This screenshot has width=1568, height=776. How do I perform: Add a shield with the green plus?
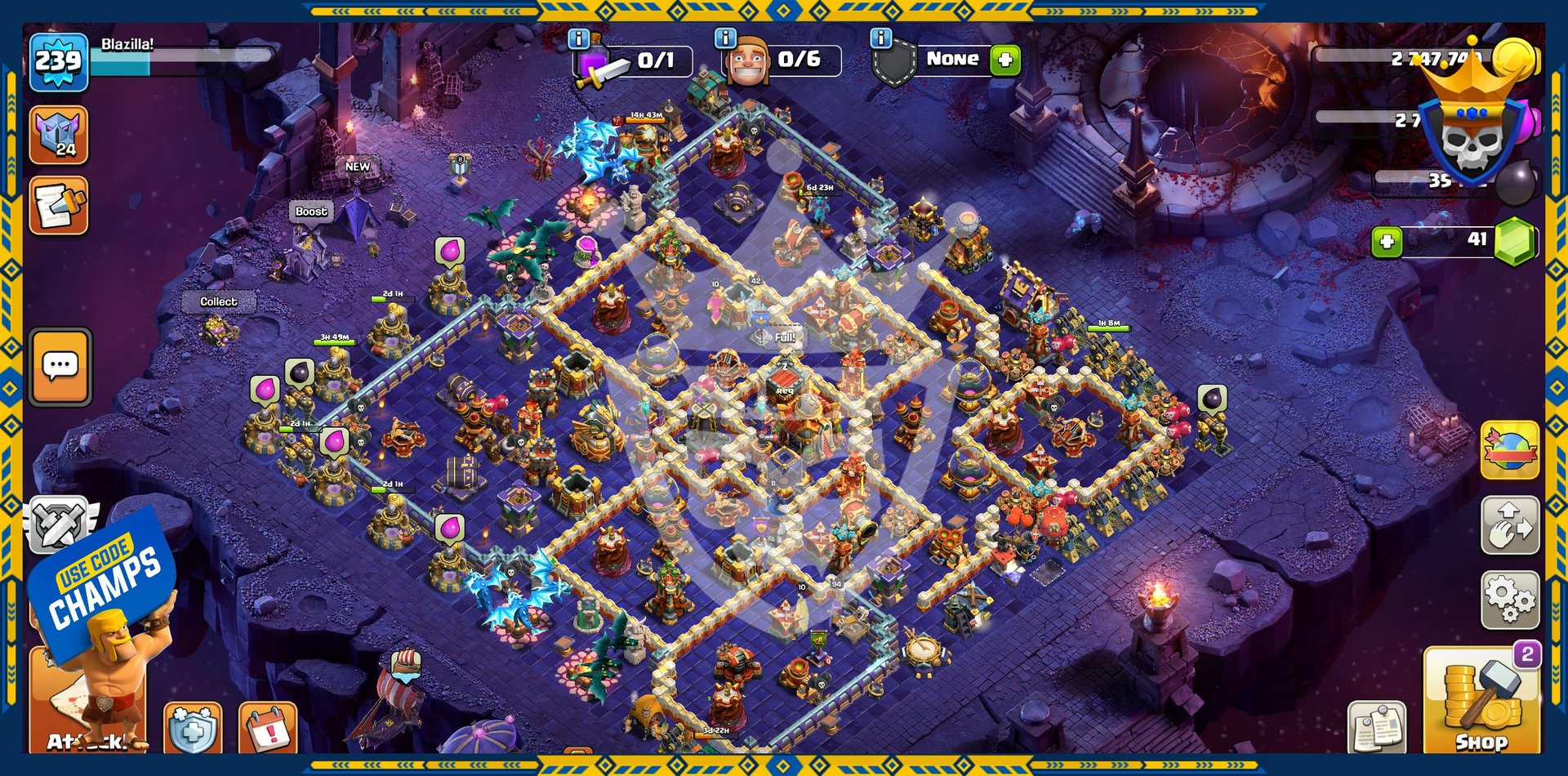click(1005, 60)
